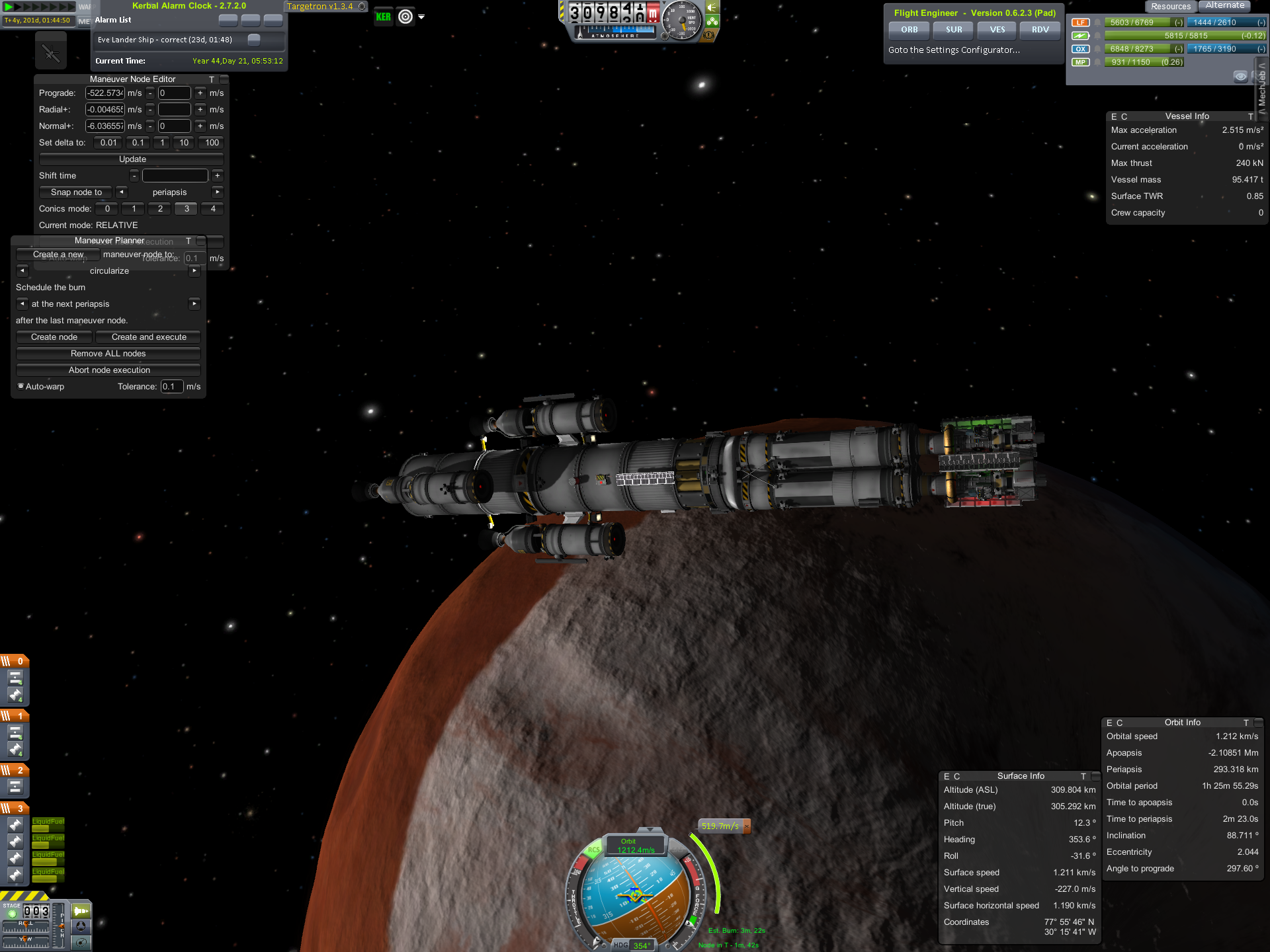
Task: Edit the Prograde m/s value field
Action: click(x=105, y=93)
